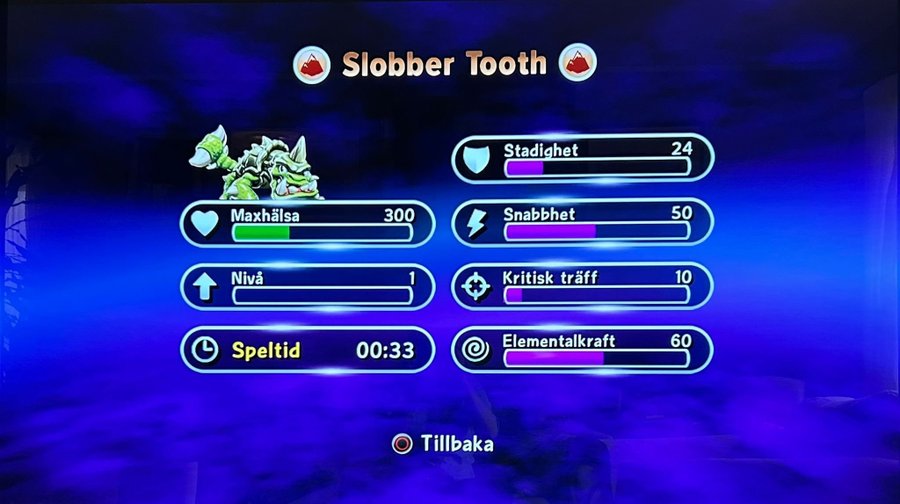Select the Maxhälsa stat row
Screen dimensions: 900x504
(x=307, y=223)
